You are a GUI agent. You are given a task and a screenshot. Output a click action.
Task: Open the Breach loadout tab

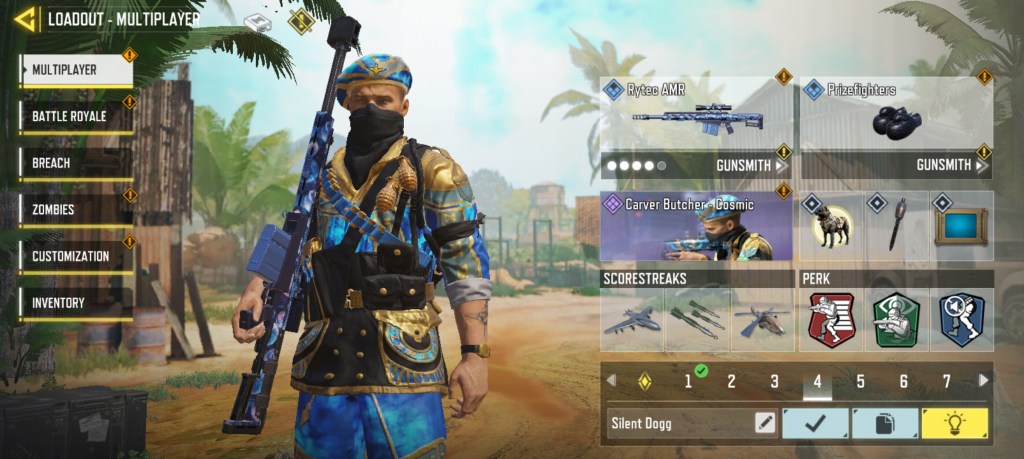76,163
